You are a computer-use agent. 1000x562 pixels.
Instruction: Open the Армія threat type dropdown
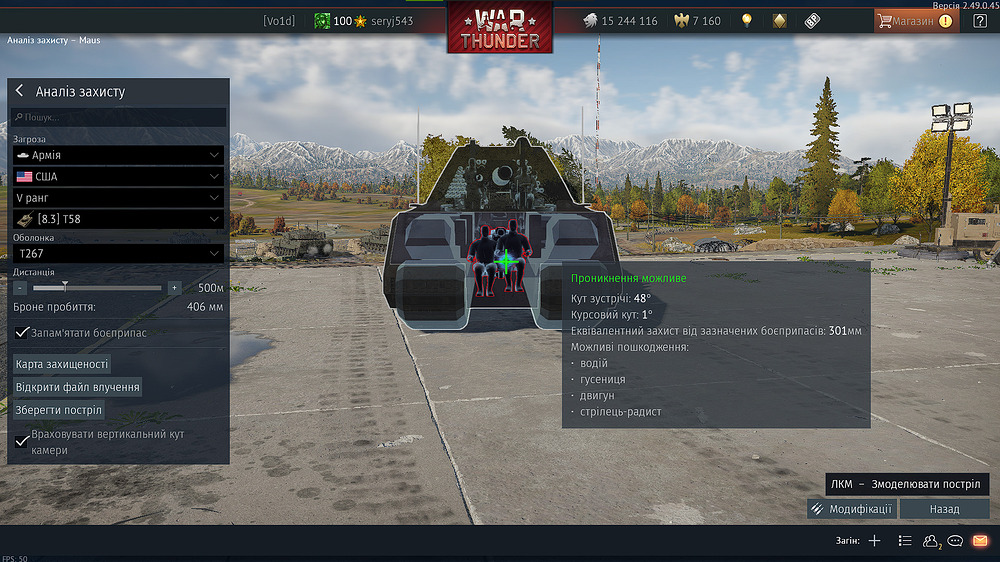pyautogui.click(x=118, y=155)
